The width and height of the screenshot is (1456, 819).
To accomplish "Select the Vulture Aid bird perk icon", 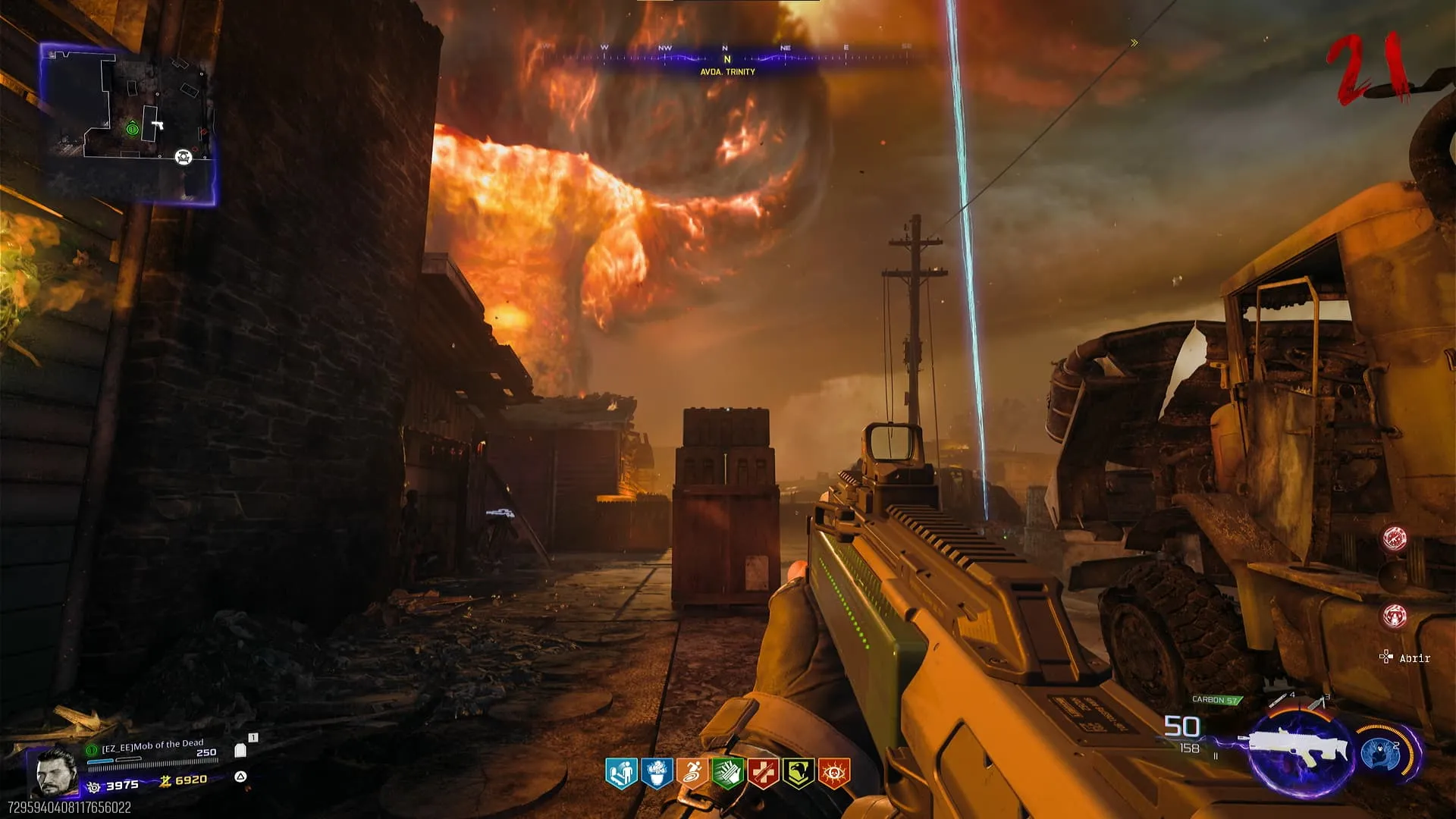I will pyautogui.click(x=799, y=773).
